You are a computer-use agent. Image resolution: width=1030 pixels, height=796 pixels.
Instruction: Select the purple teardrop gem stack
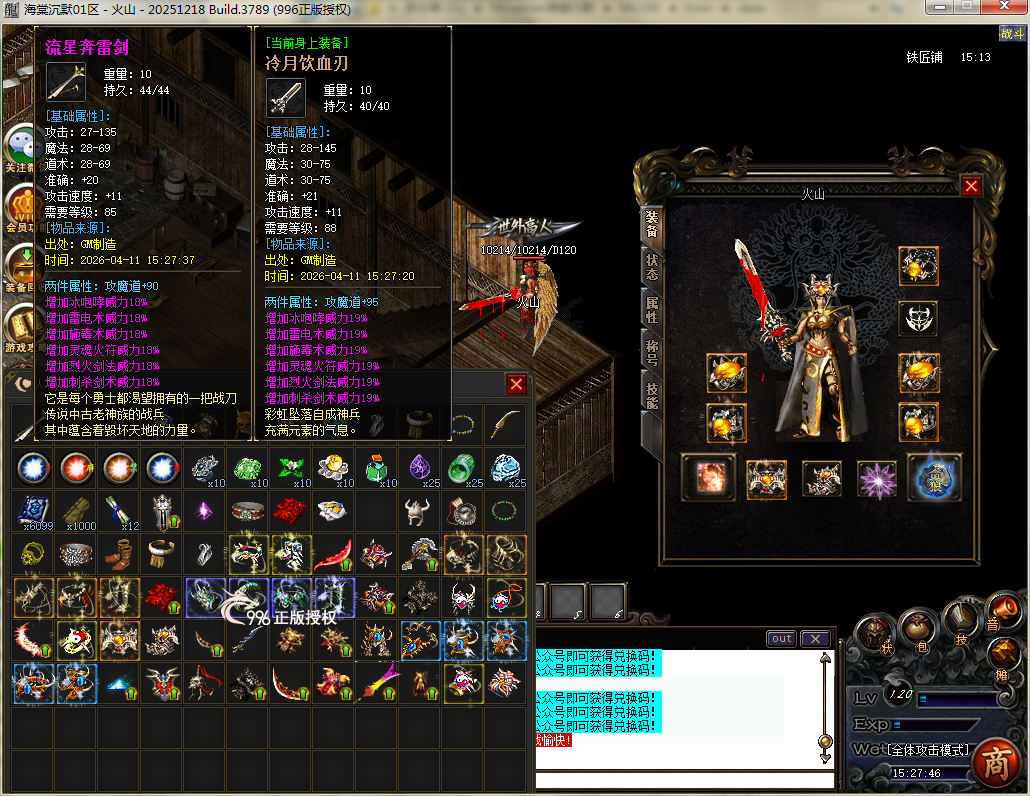tap(419, 467)
